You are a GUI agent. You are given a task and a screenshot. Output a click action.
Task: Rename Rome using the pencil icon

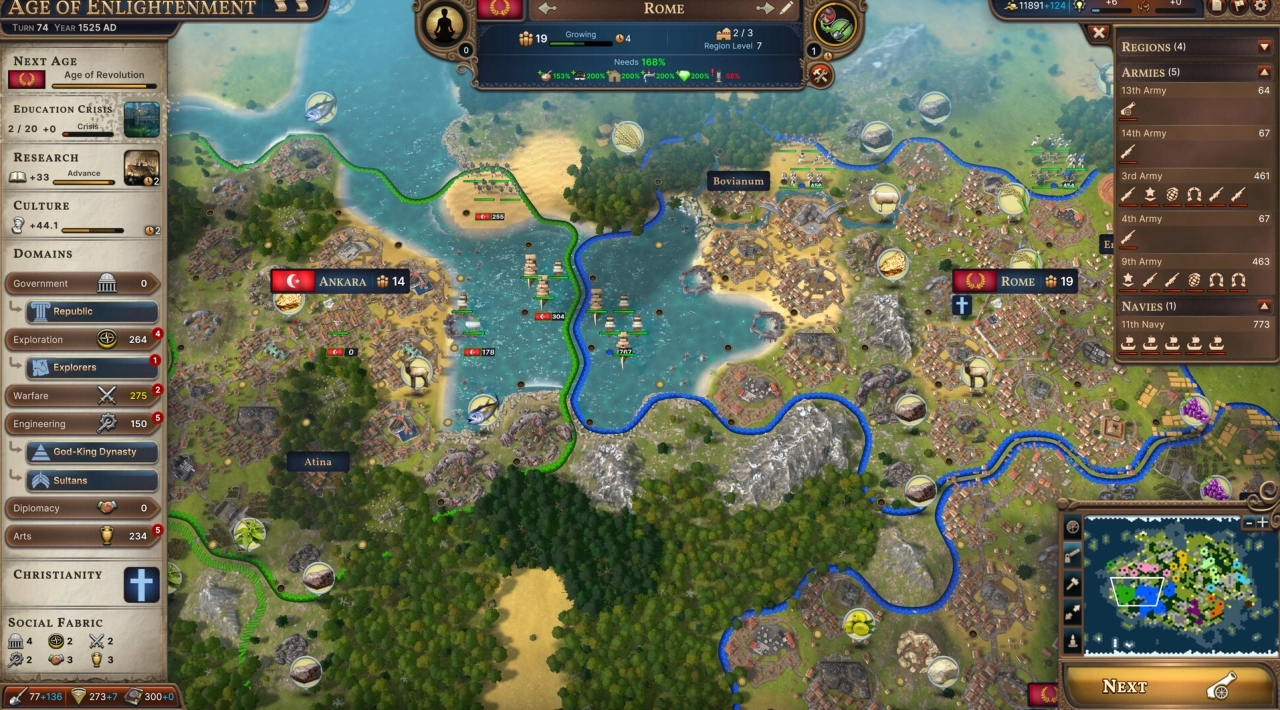pyautogui.click(x=787, y=9)
